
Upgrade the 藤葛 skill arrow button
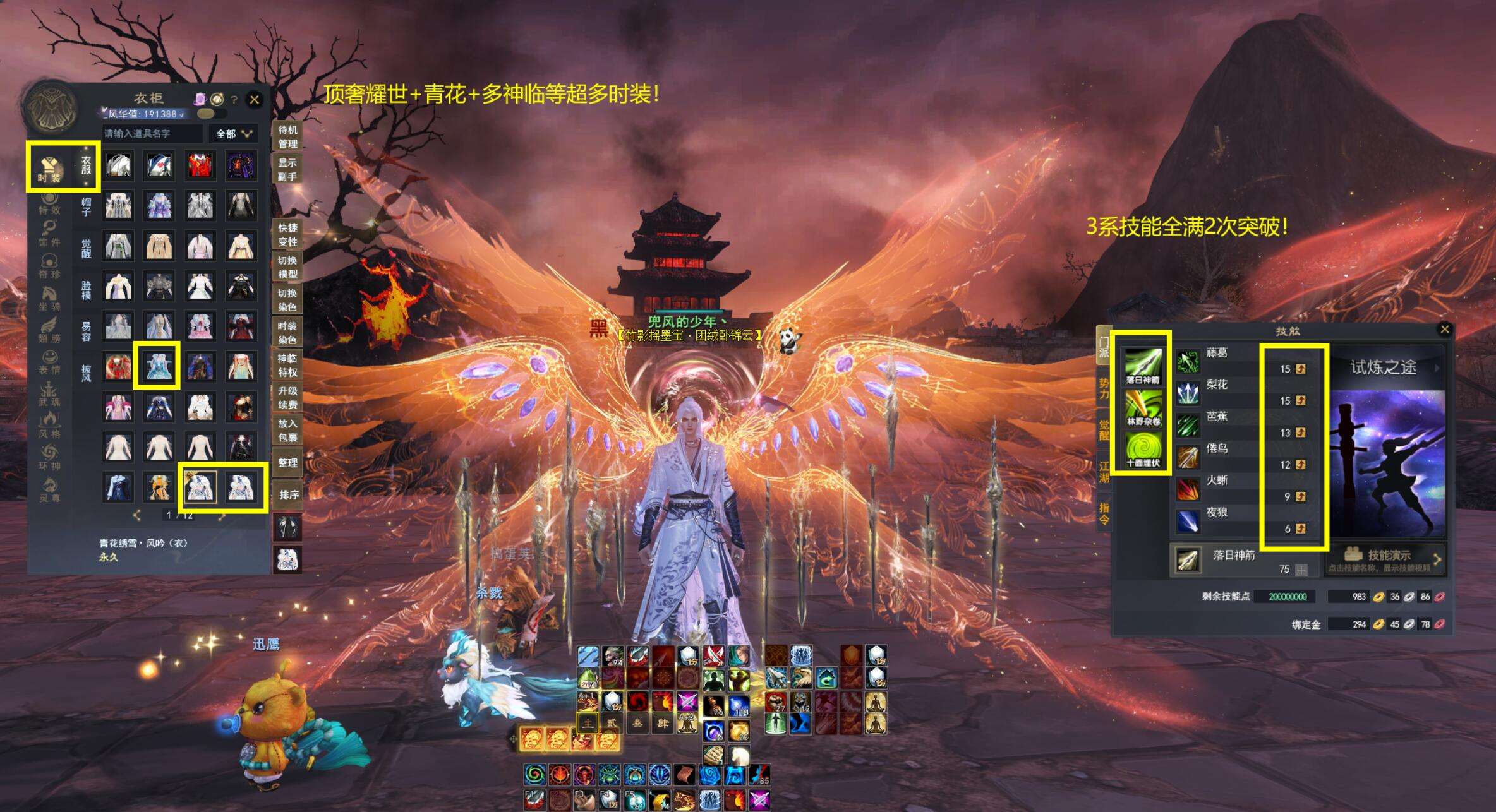(1300, 369)
